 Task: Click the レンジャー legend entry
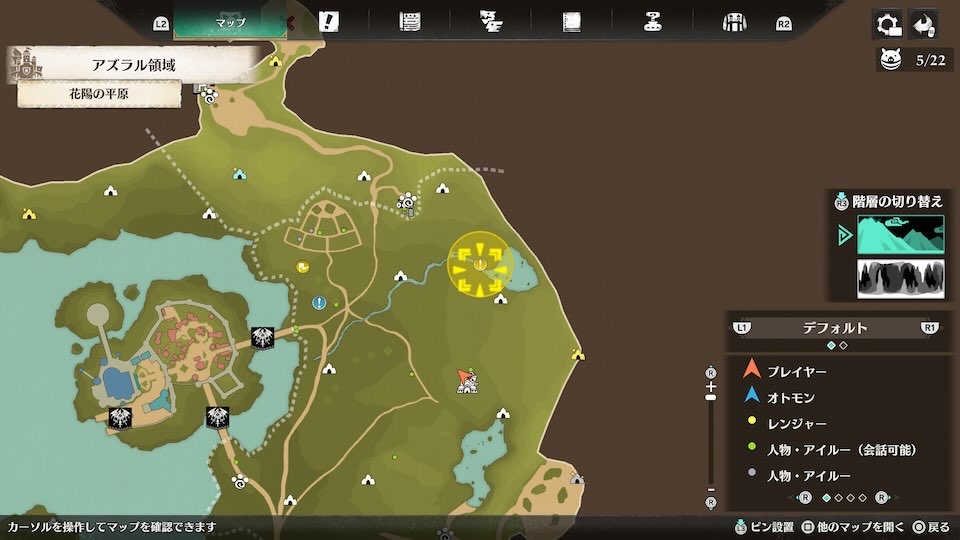[x=797, y=423]
